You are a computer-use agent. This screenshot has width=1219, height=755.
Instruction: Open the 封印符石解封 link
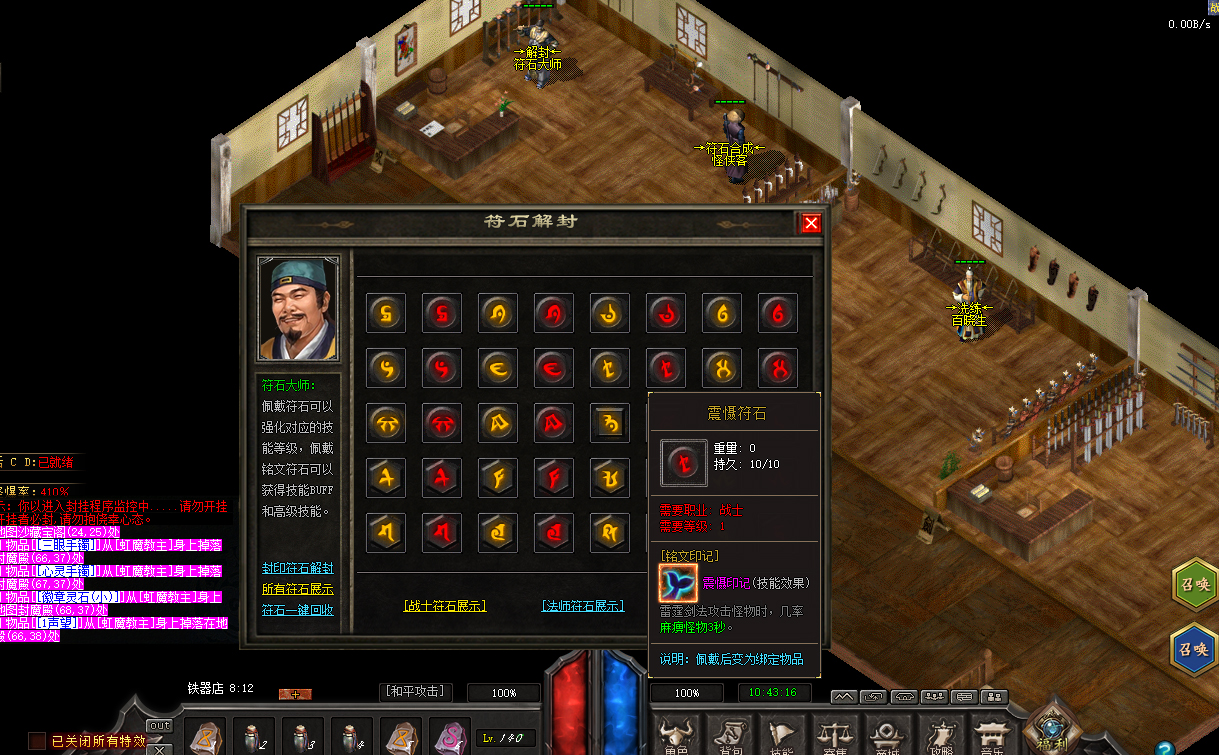pyautogui.click(x=297, y=568)
